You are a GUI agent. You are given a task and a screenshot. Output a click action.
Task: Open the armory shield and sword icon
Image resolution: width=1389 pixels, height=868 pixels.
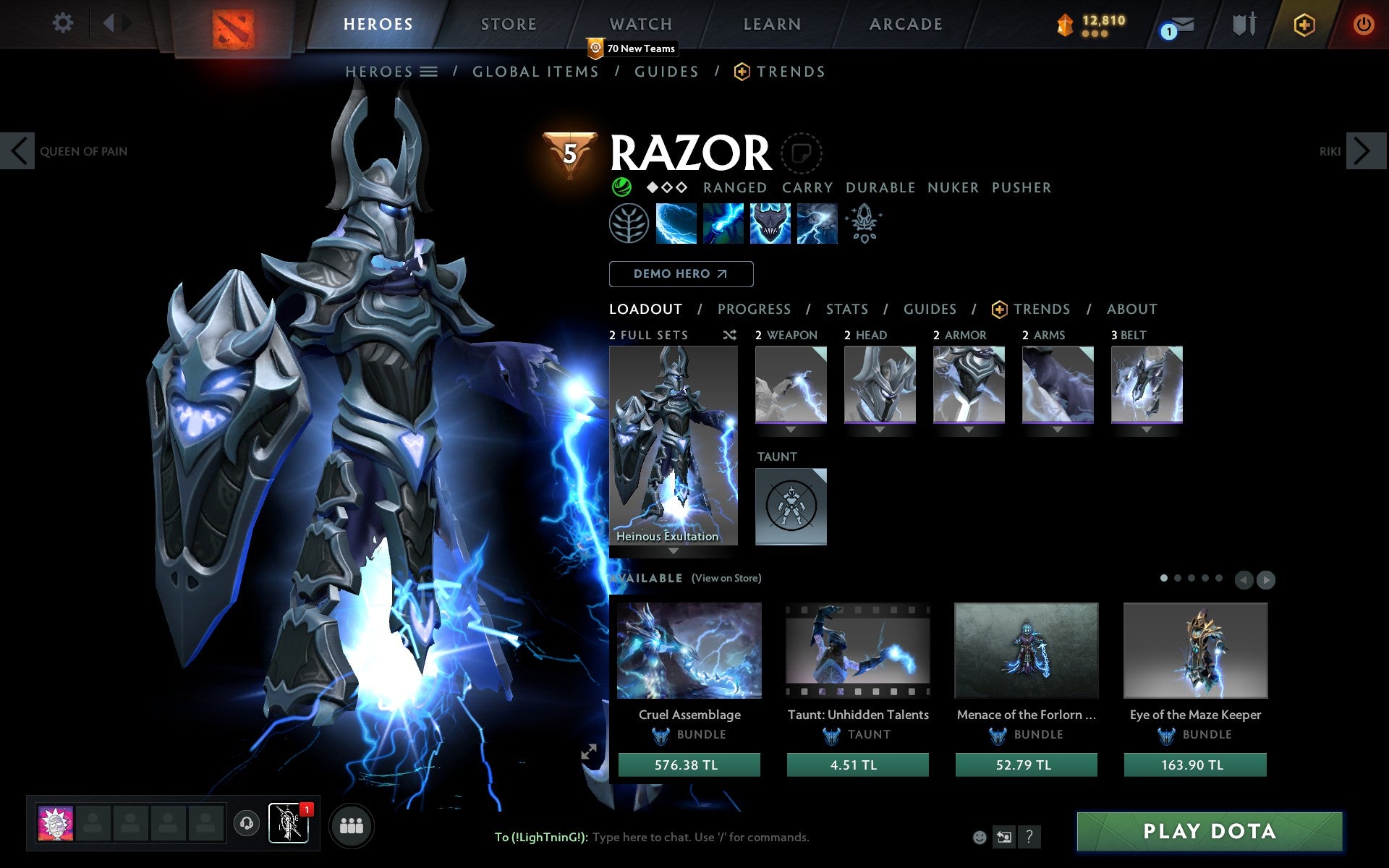click(1242, 24)
